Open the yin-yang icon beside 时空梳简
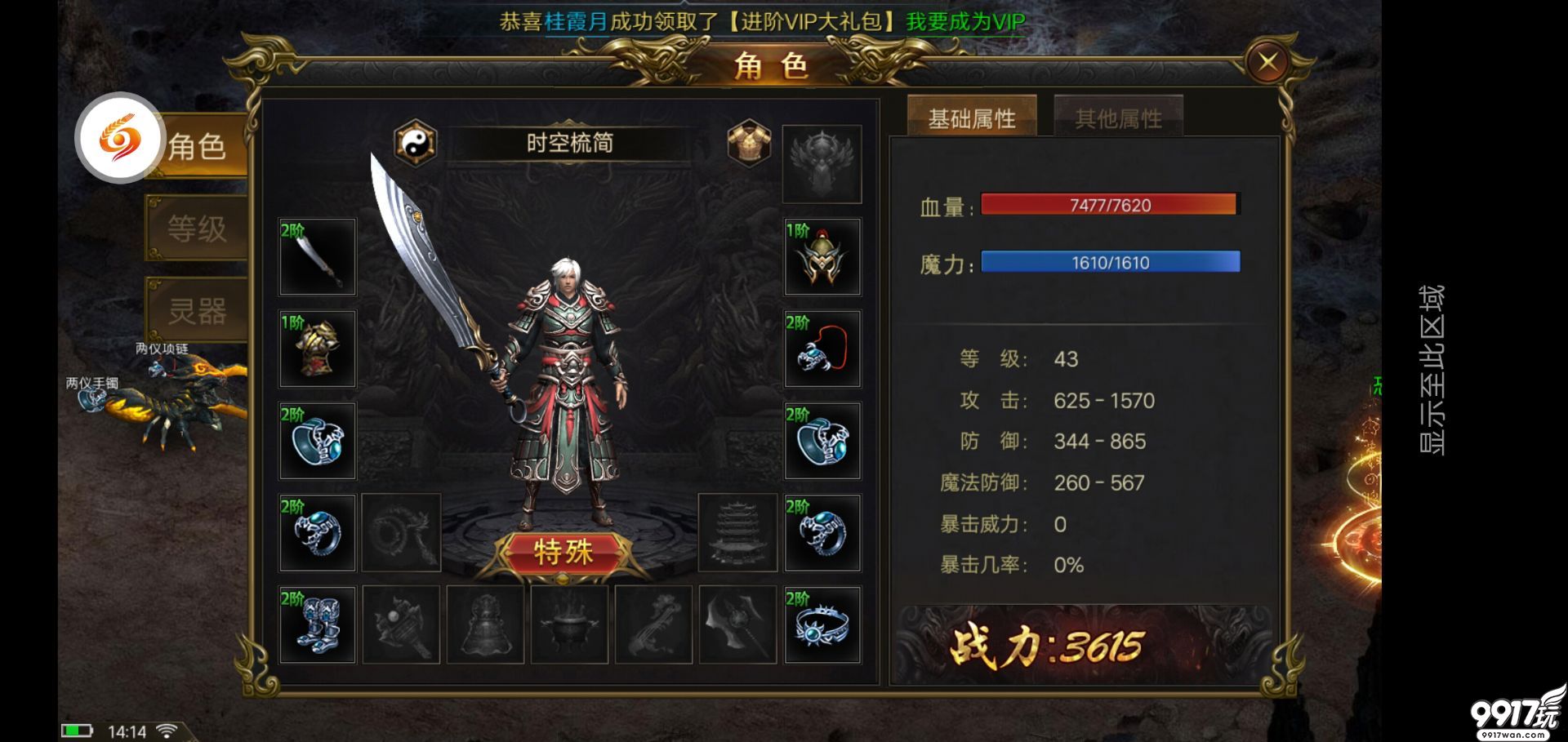This screenshot has height=742, width=1568. pyautogui.click(x=415, y=143)
